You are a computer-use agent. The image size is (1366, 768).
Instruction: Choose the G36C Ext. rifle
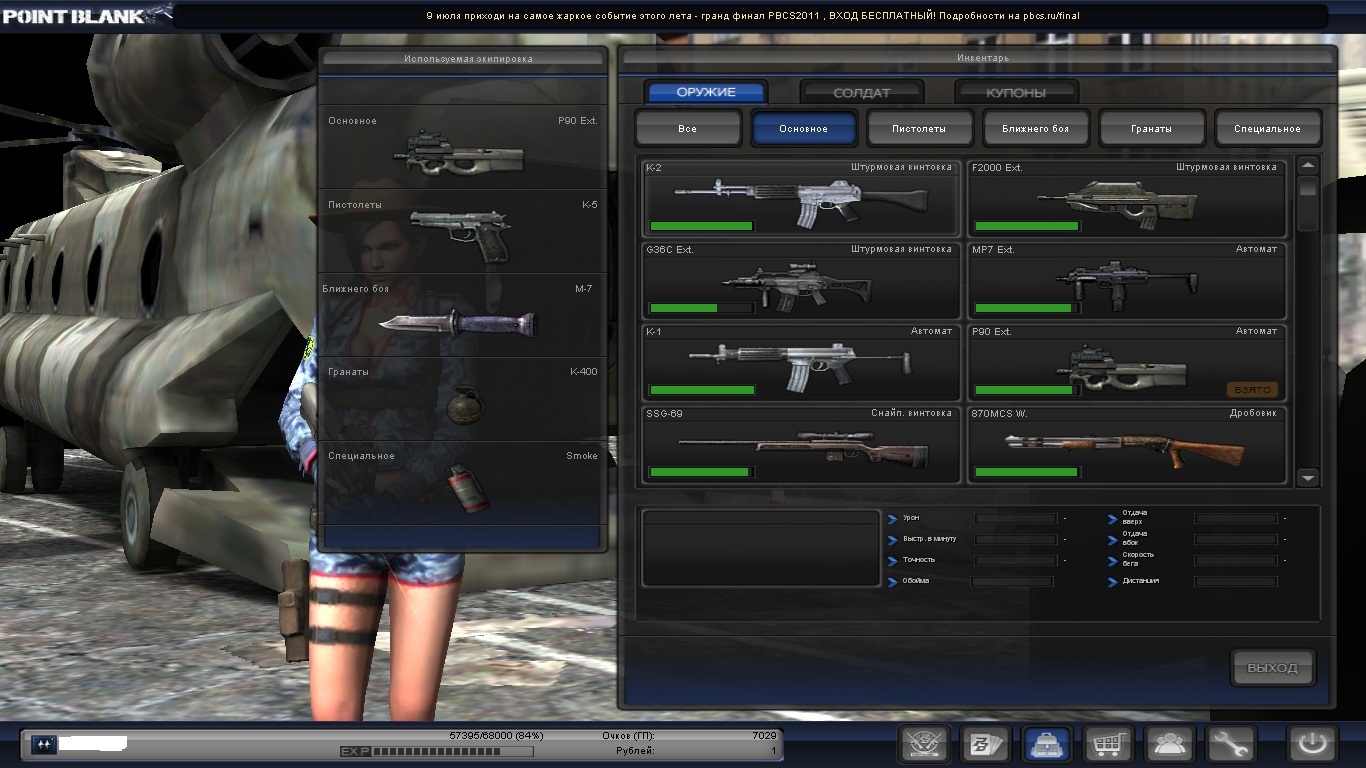800,280
